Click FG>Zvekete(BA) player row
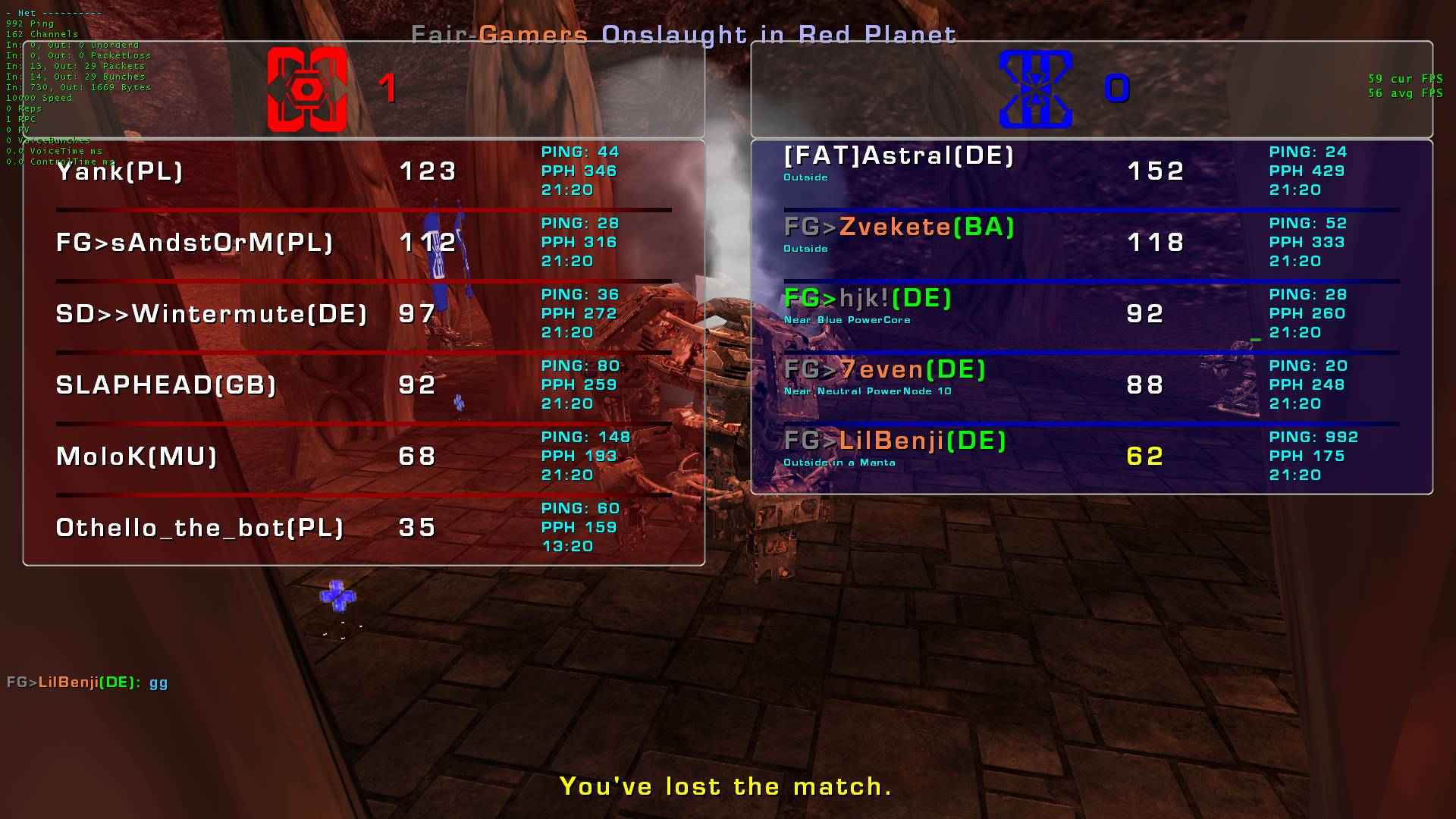1456x819 pixels. [899, 227]
